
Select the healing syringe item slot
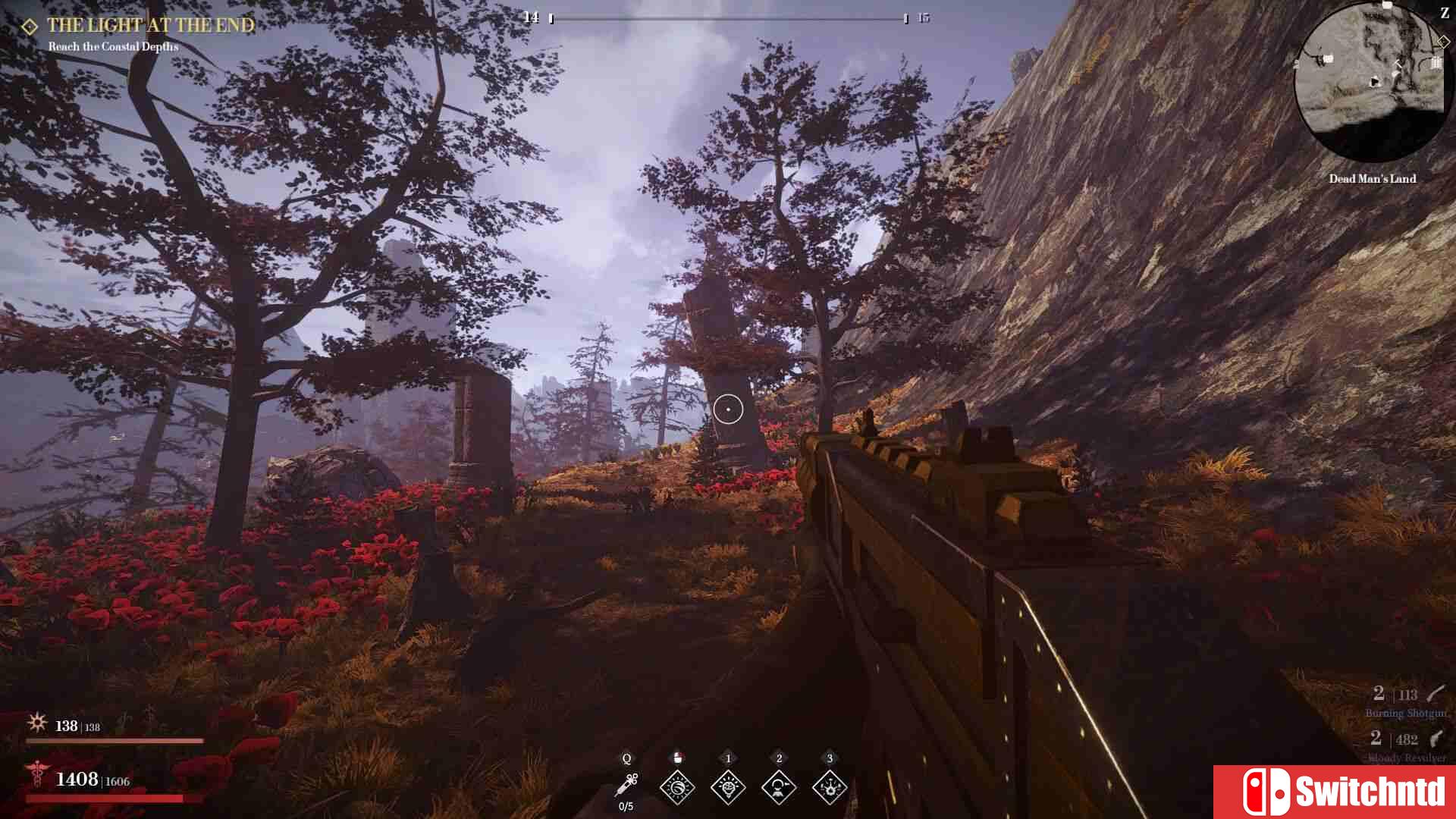627,785
